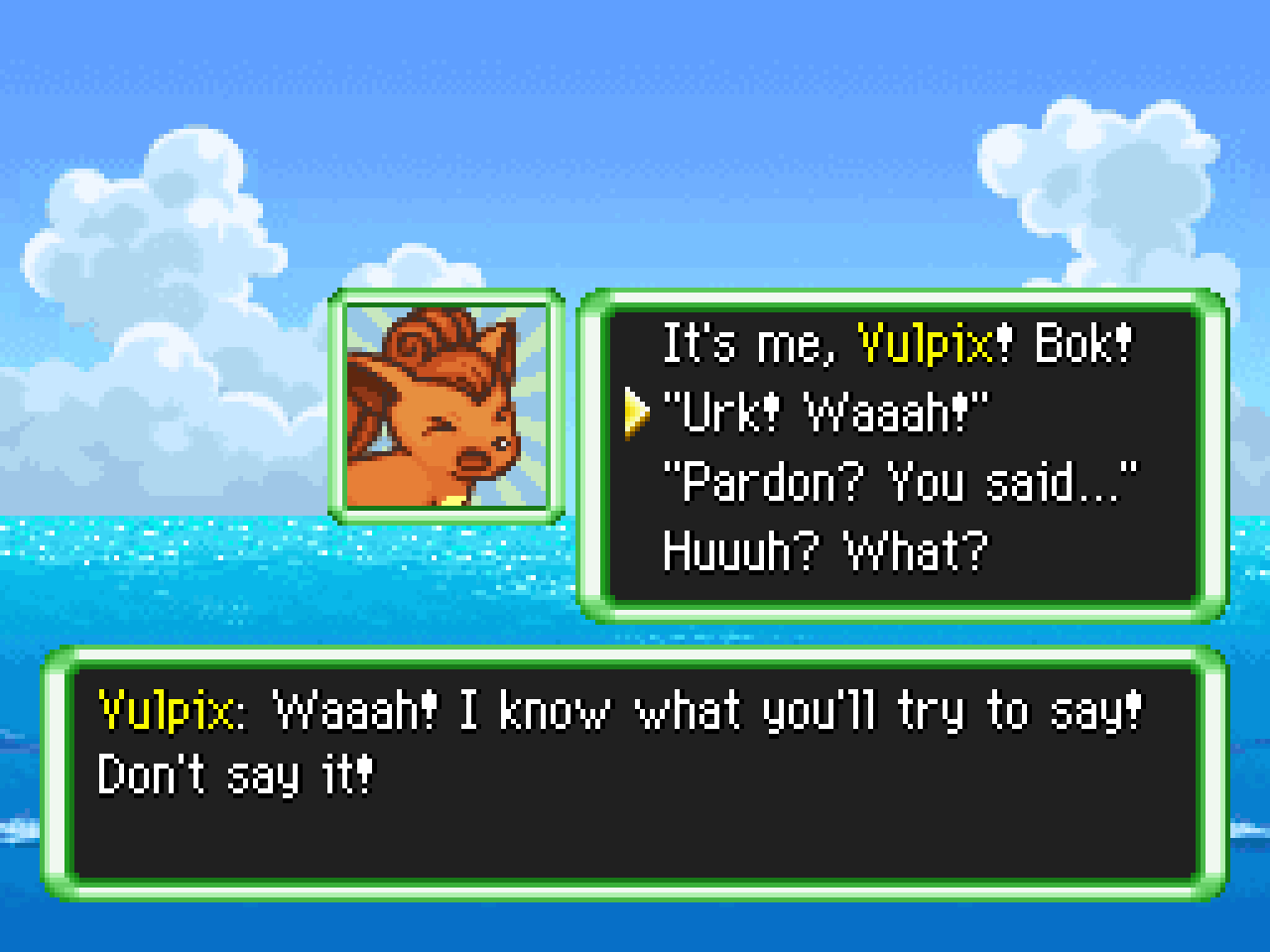Pick the "Pardon? You said..." response

click(x=901, y=482)
